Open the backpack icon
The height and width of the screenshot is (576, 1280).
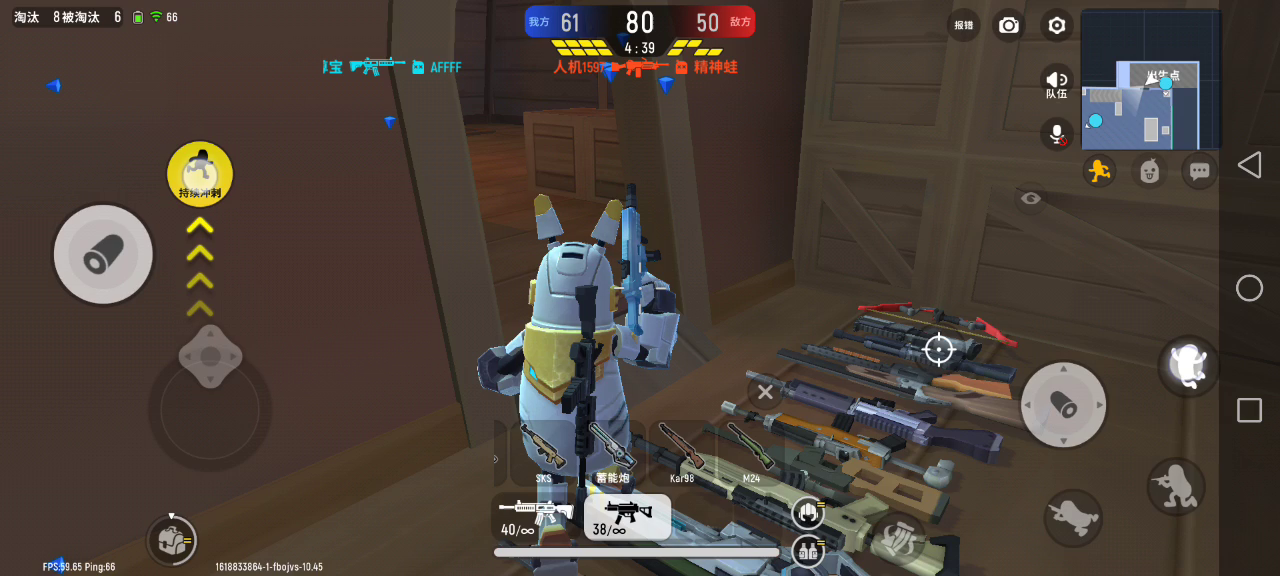(171, 541)
